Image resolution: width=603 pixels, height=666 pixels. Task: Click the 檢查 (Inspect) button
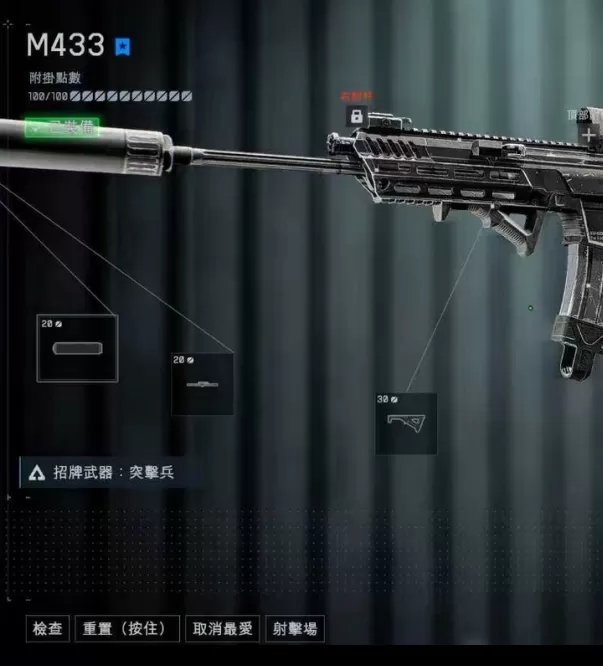pyautogui.click(x=48, y=629)
